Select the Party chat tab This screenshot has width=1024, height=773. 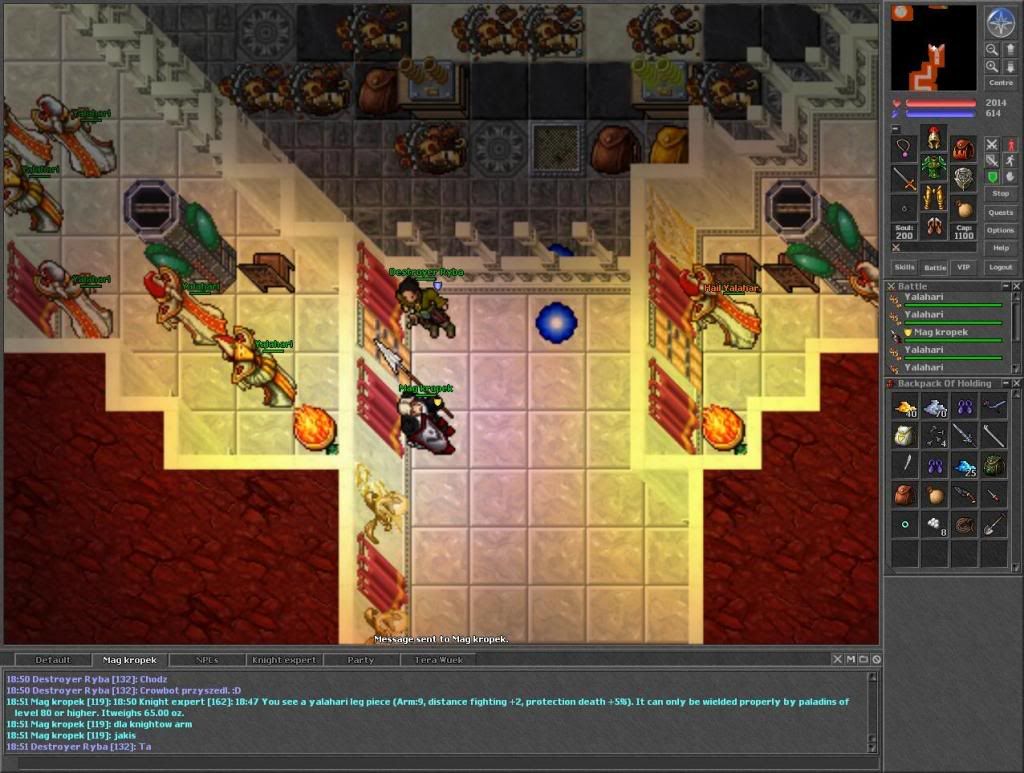pyautogui.click(x=361, y=660)
